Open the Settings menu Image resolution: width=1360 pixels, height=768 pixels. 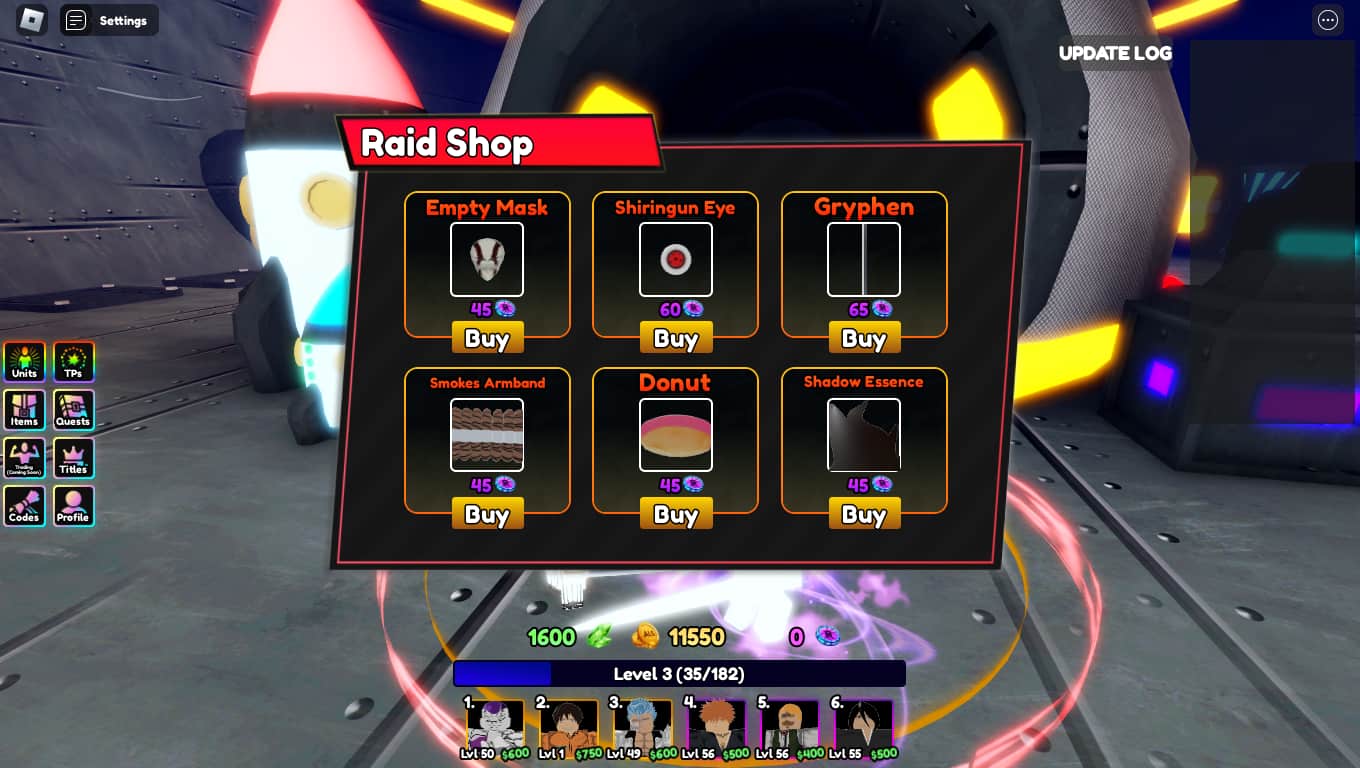click(x=109, y=20)
